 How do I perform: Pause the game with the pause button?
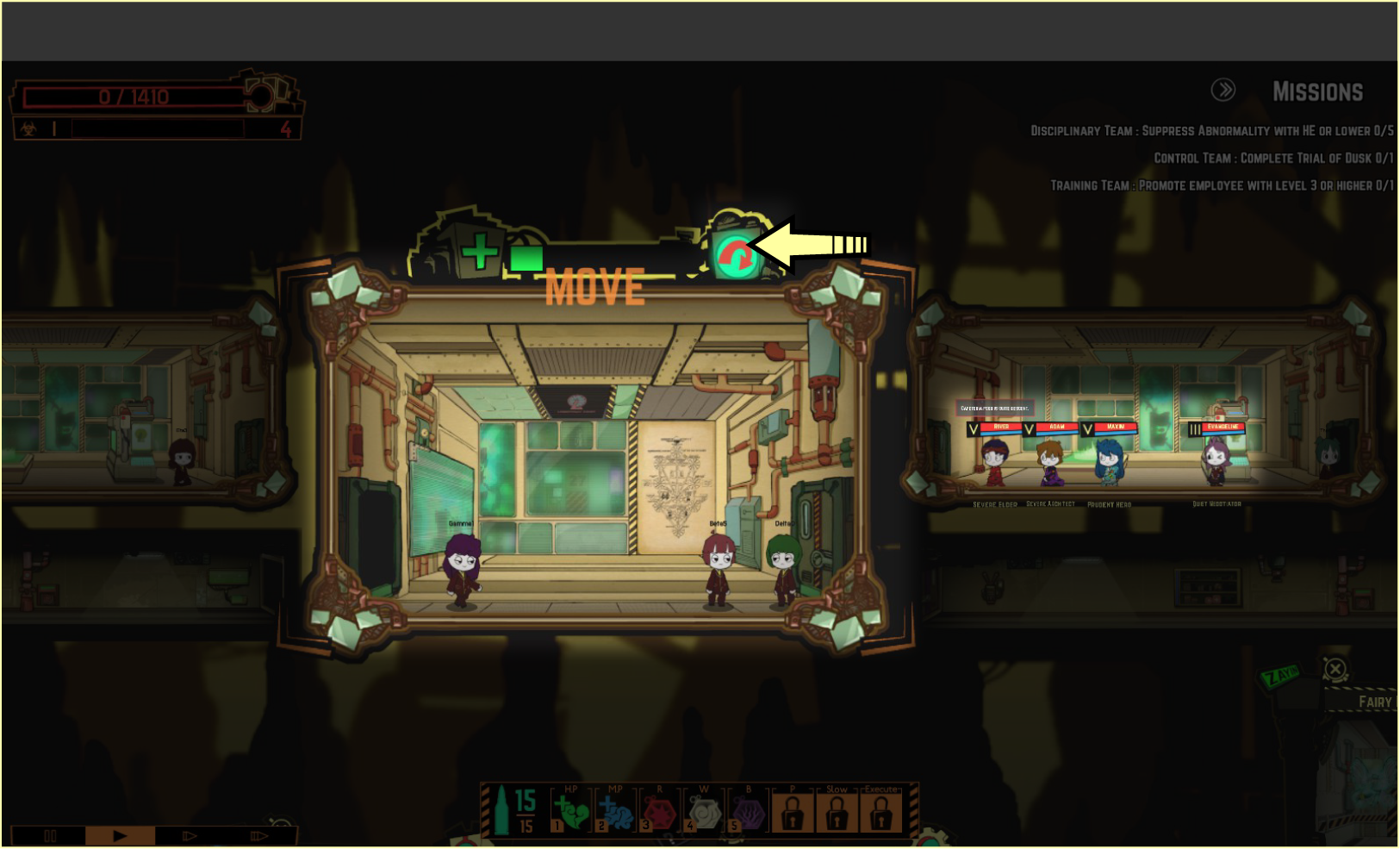50,836
